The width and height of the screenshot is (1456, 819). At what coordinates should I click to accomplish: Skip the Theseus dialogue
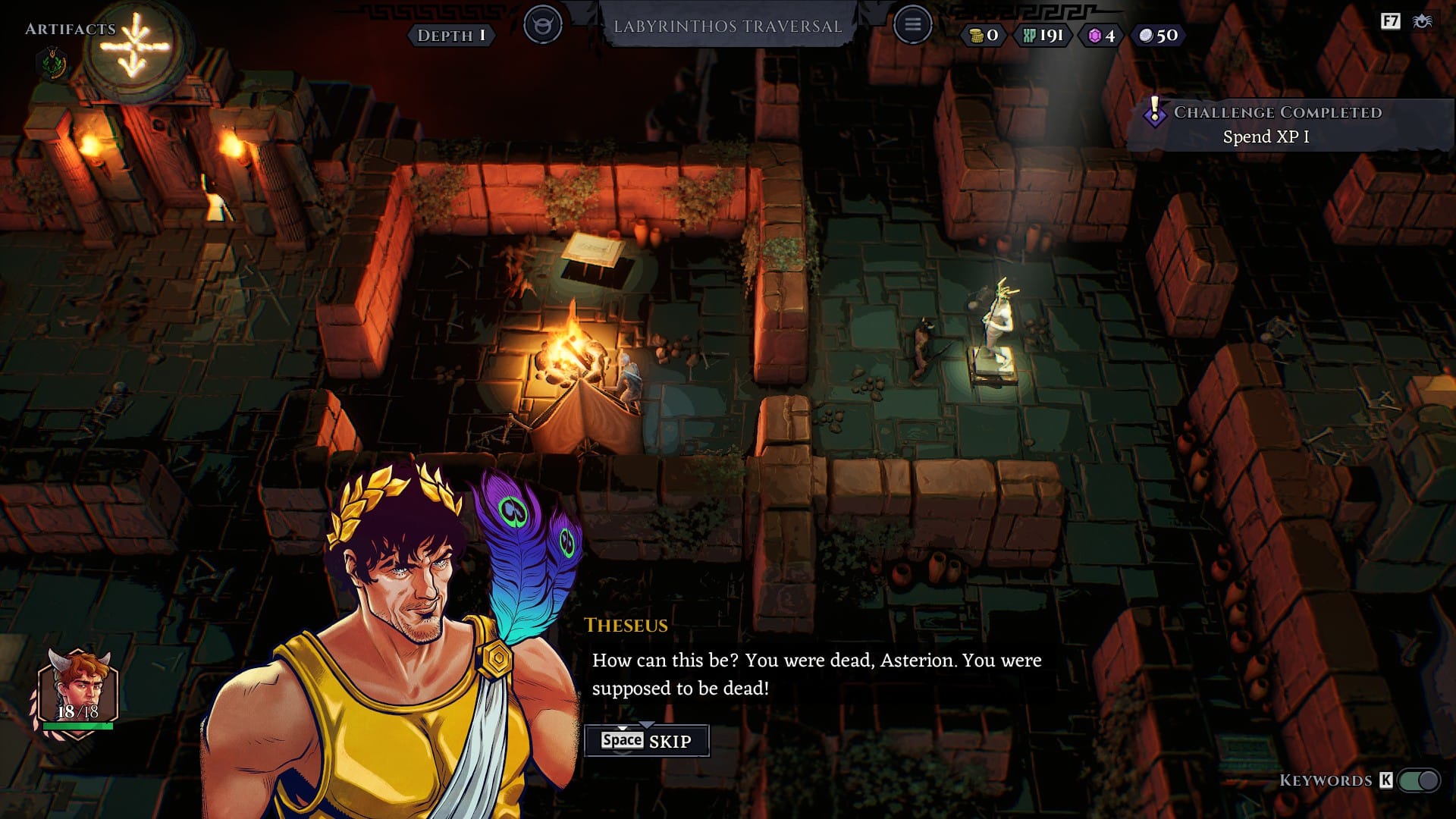click(646, 741)
